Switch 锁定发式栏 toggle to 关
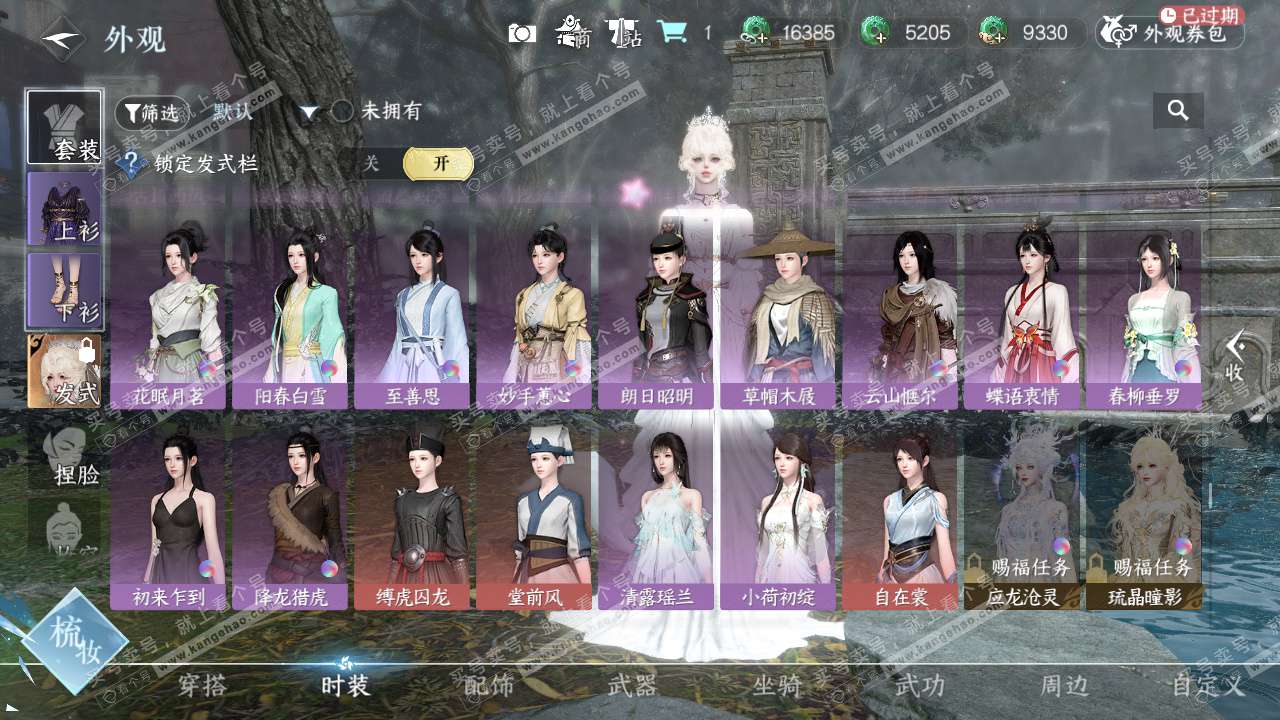This screenshot has height=720, width=1280. [x=372, y=164]
